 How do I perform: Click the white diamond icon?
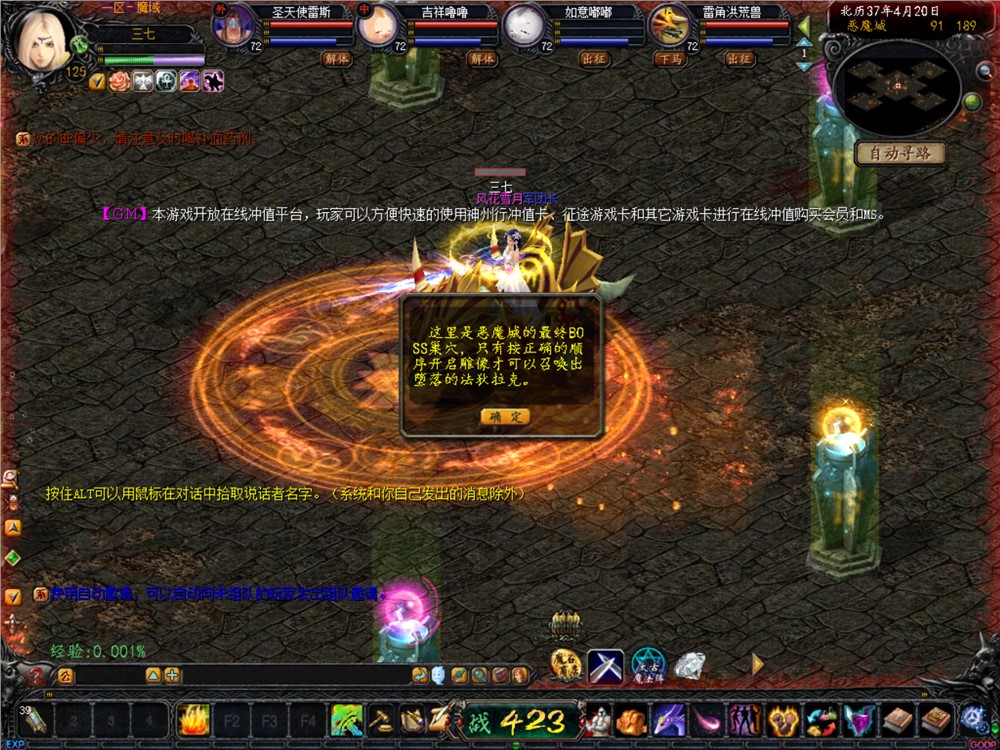689,664
